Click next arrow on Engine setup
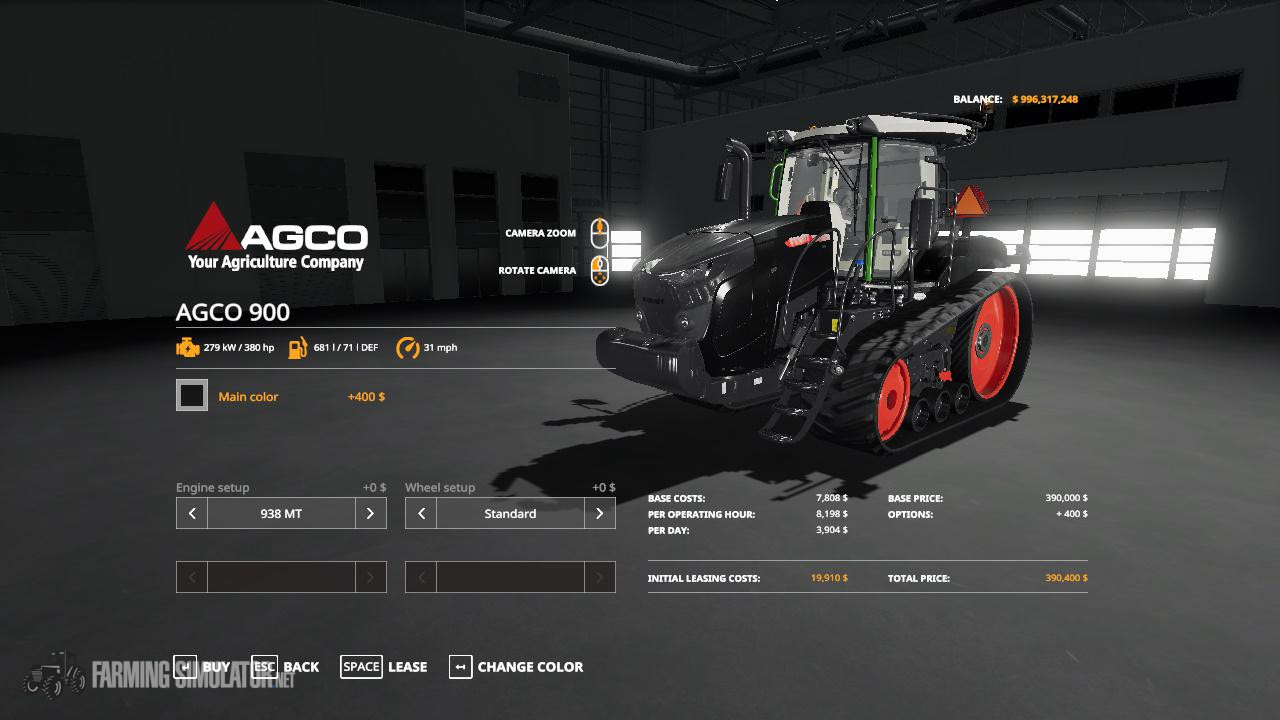Image resolution: width=1280 pixels, height=720 pixels. [x=370, y=513]
